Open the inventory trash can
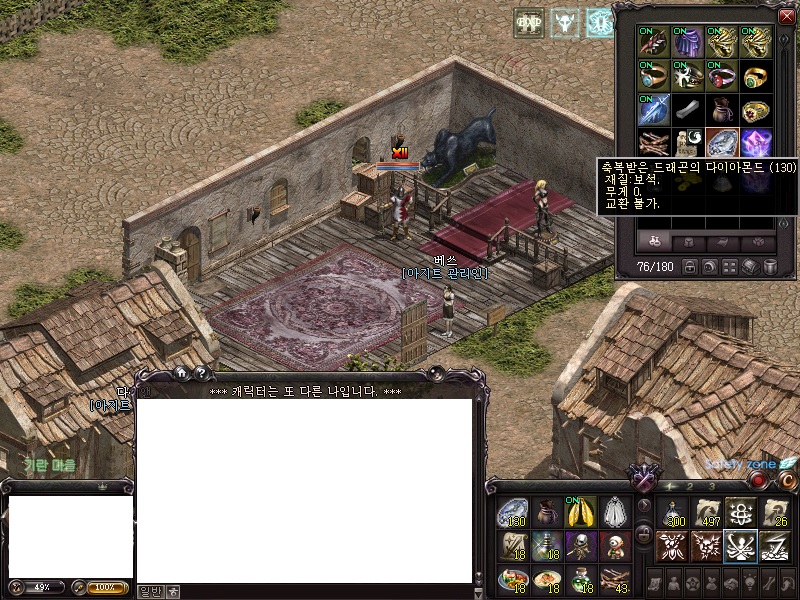 click(770, 267)
